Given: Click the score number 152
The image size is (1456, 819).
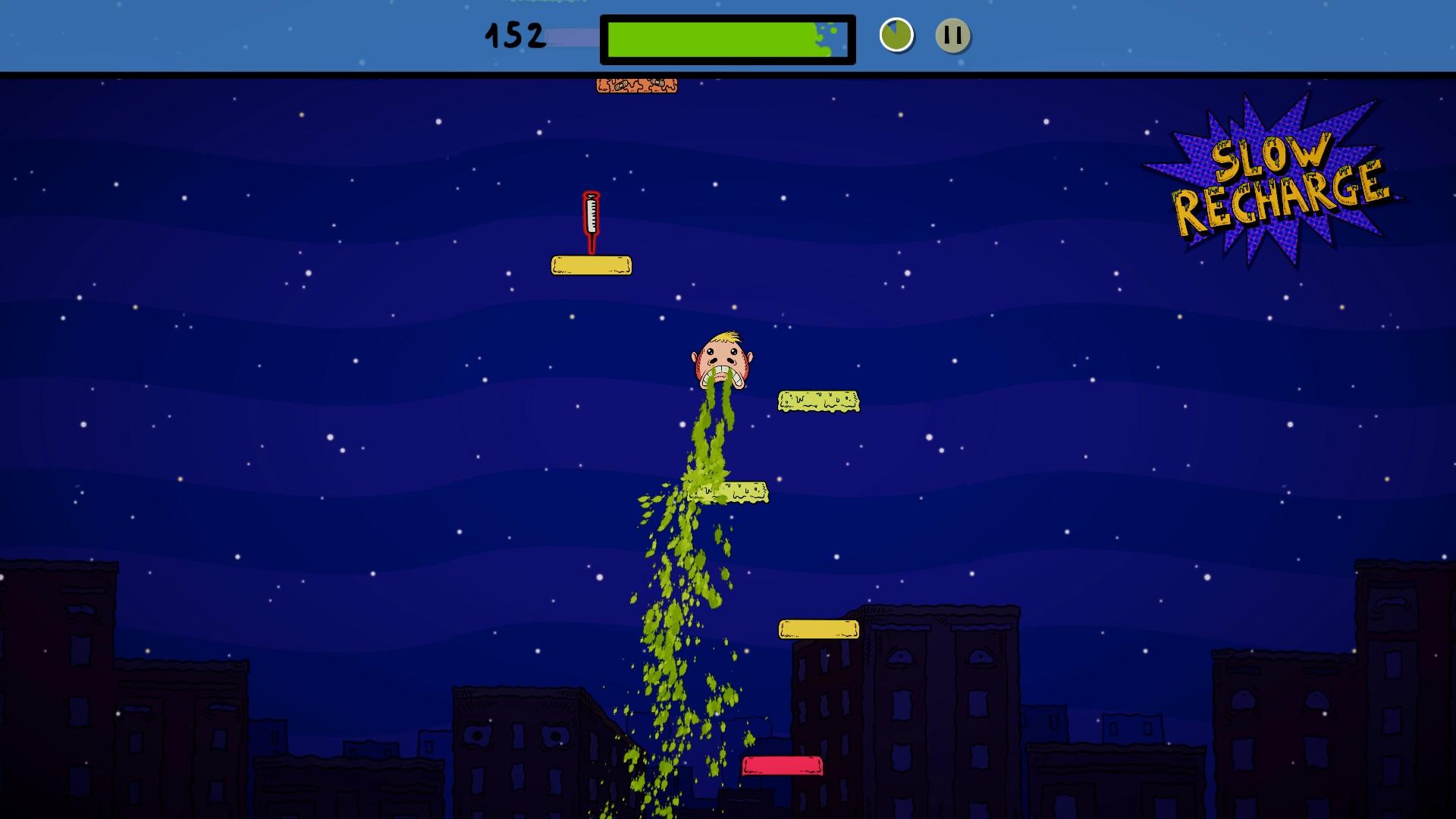Looking at the screenshot, I should (x=514, y=33).
